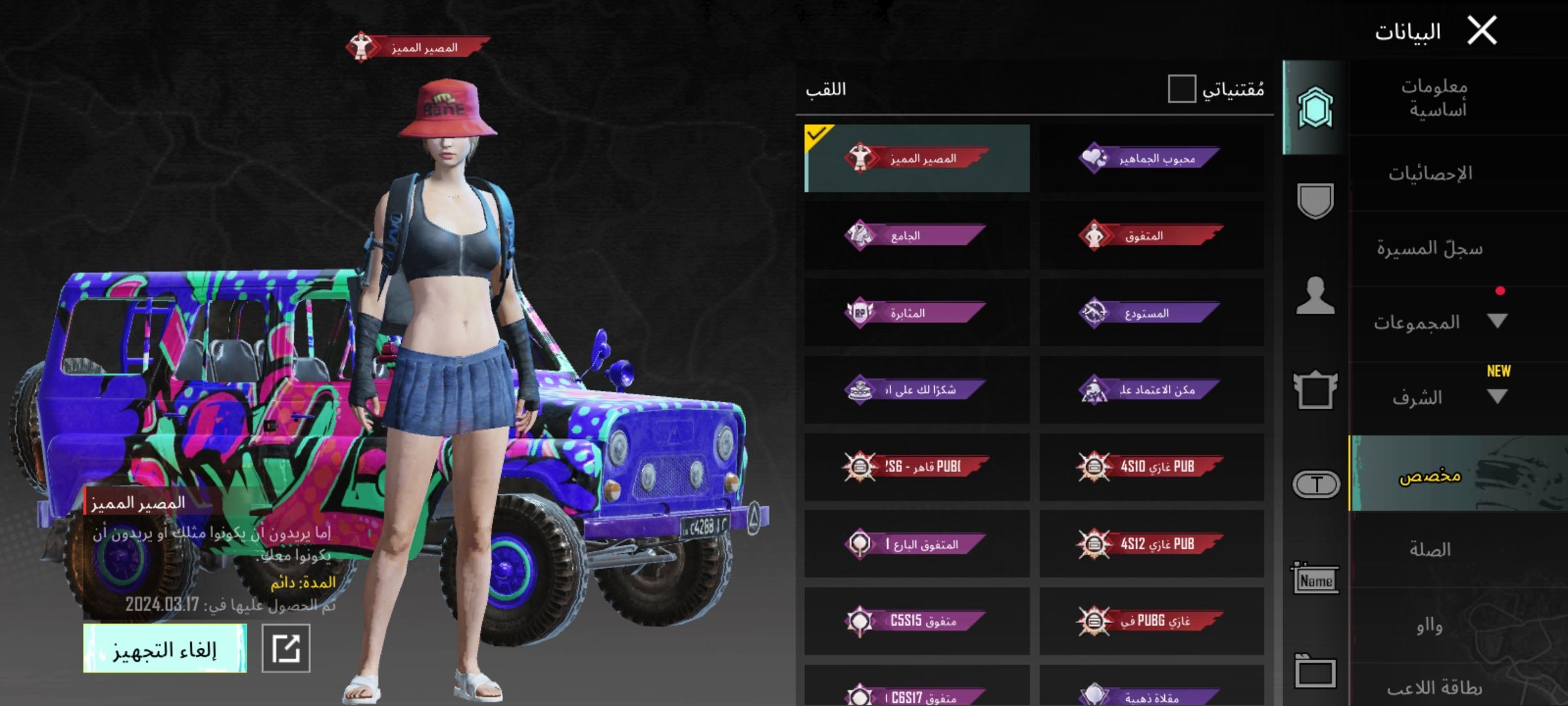Expand the الشرف honor menu
Viewport: 1568px width, 706px height.
click(x=1496, y=397)
